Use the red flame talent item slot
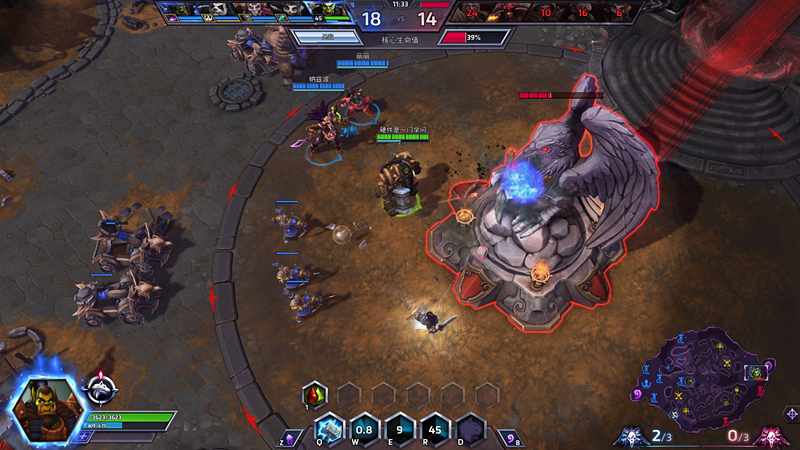This screenshot has width=800, height=450. click(x=315, y=395)
